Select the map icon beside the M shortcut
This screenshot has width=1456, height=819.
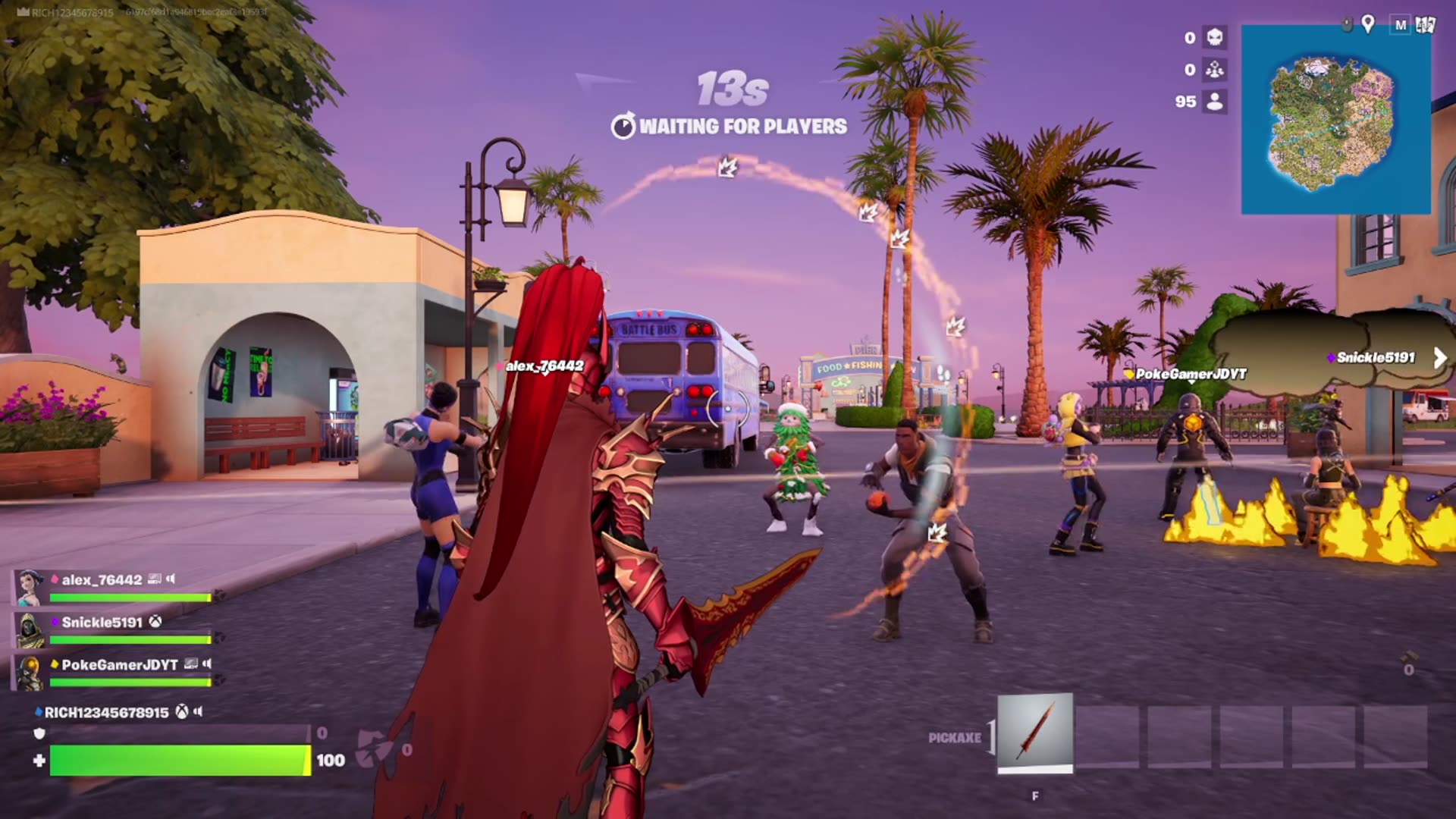tap(1425, 25)
